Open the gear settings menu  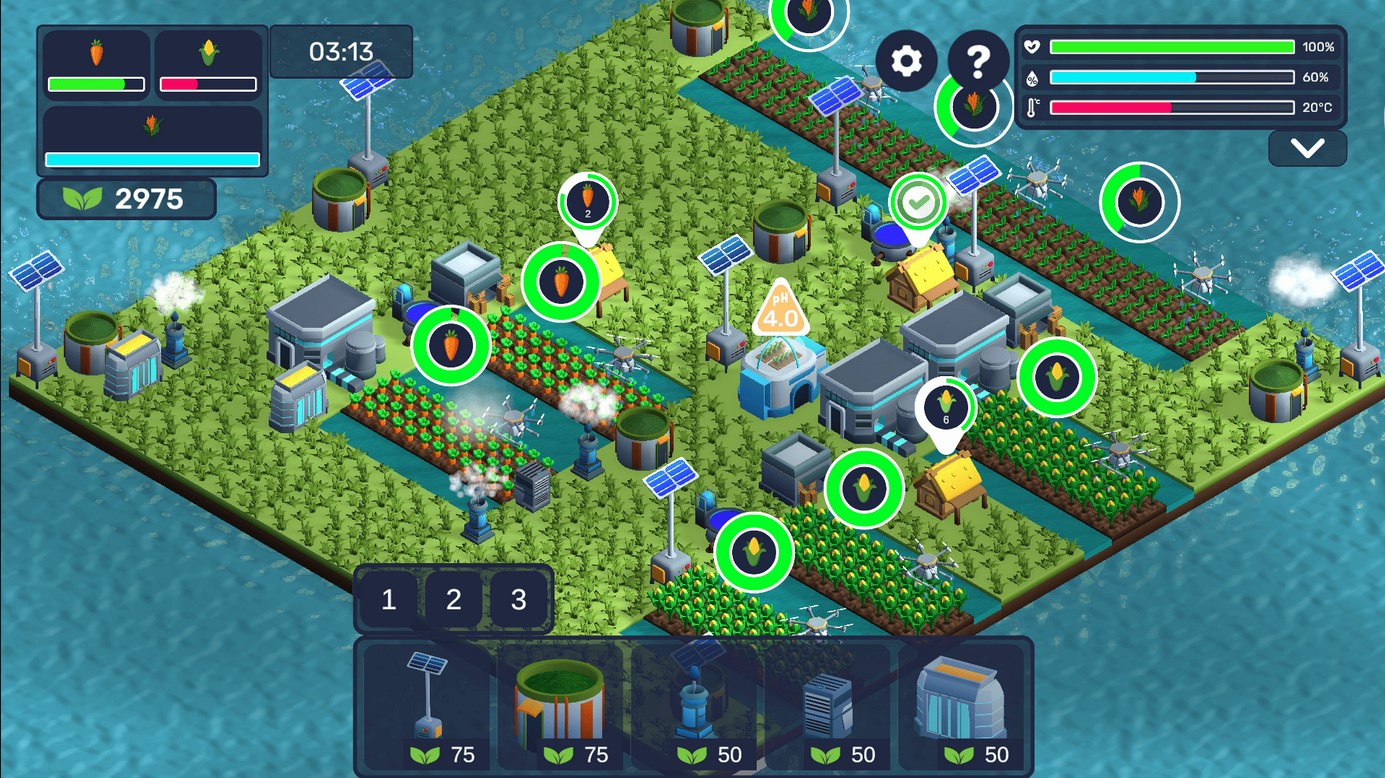click(906, 61)
